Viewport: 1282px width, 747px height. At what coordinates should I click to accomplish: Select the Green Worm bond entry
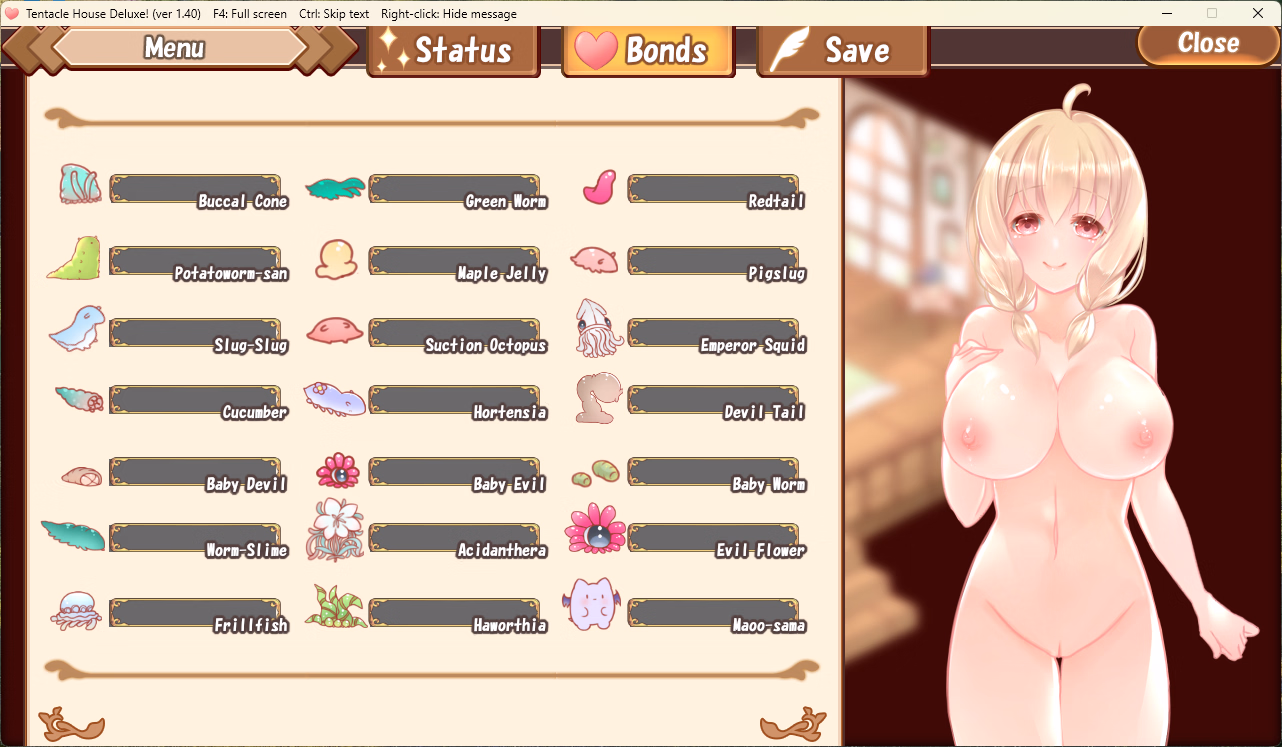tap(457, 189)
